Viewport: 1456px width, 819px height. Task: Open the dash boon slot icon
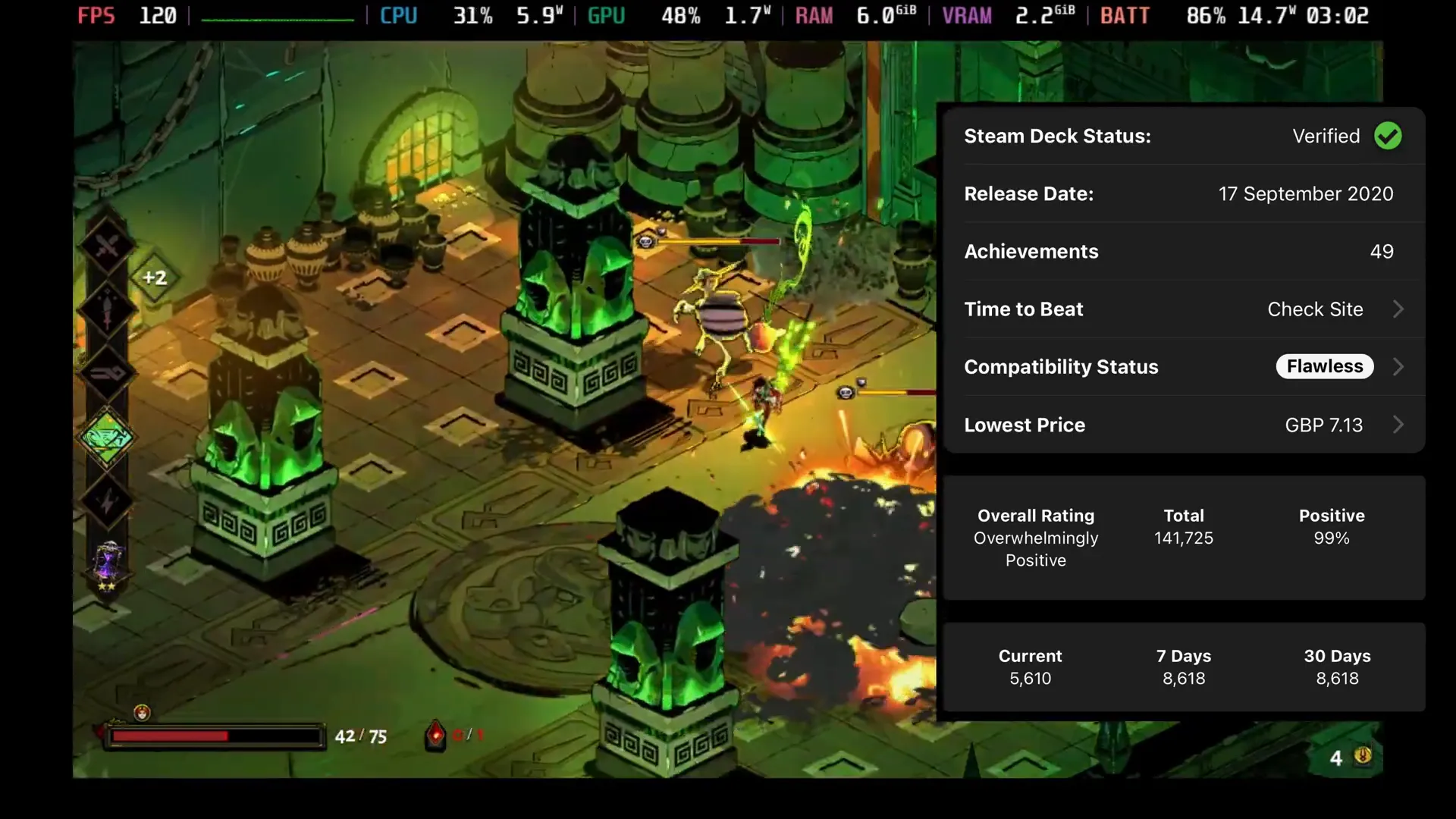click(108, 372)
